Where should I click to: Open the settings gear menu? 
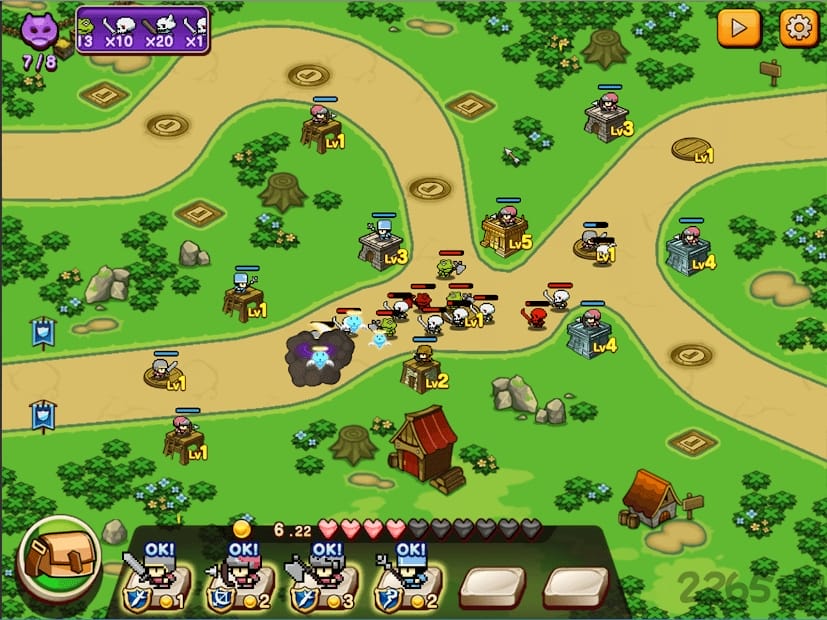tap(798, 27)
